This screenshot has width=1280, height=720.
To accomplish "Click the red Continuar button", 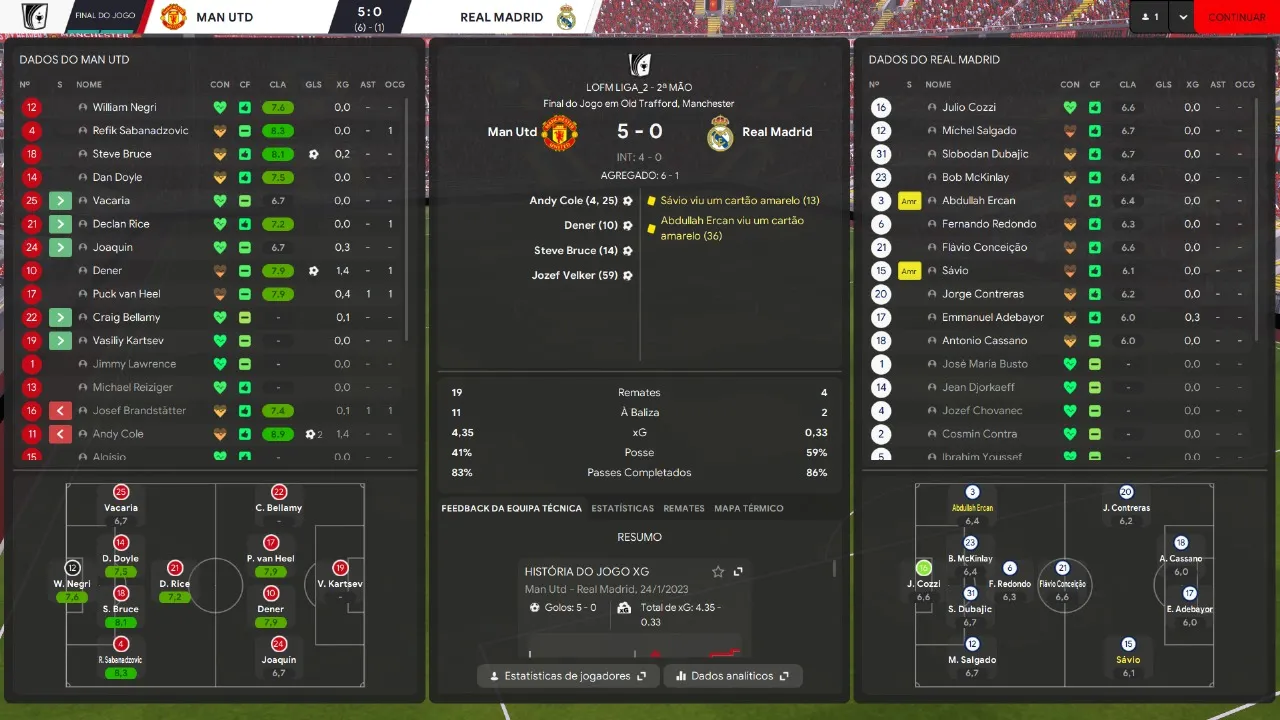I will pyautogui.click(x=1236, y=17).
